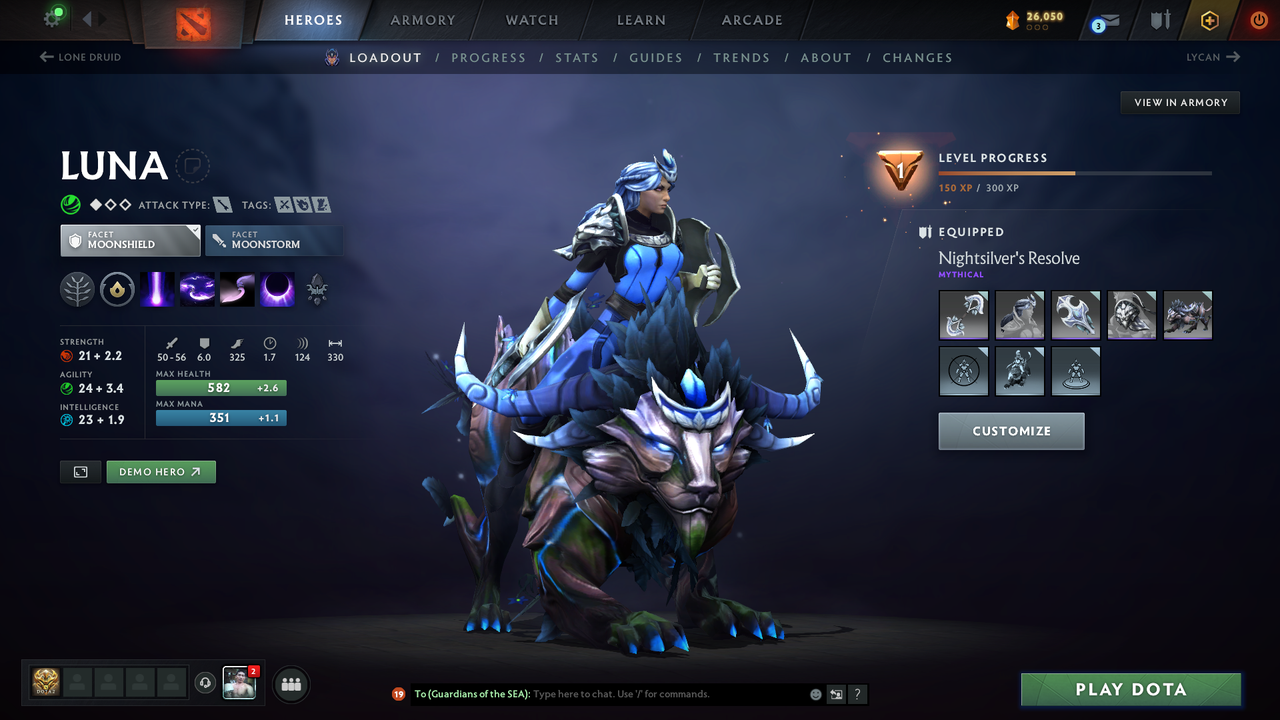The height and width of the screenshot is (720, 1280).
Task: Switch to the STATS tab
Action: [577, 57]
